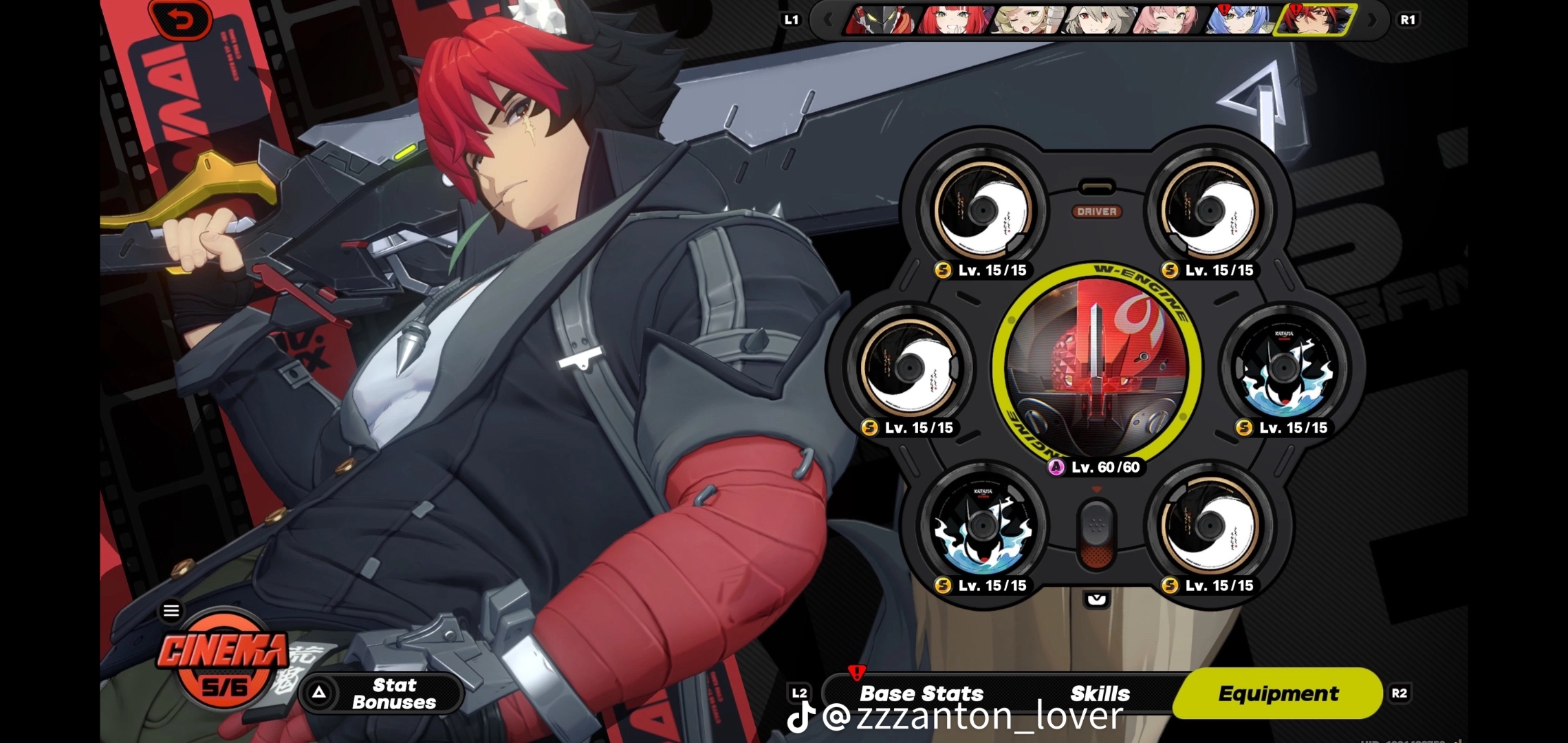Select the top-left drive disc
The image size is (1568, 743).
[983, 210]
